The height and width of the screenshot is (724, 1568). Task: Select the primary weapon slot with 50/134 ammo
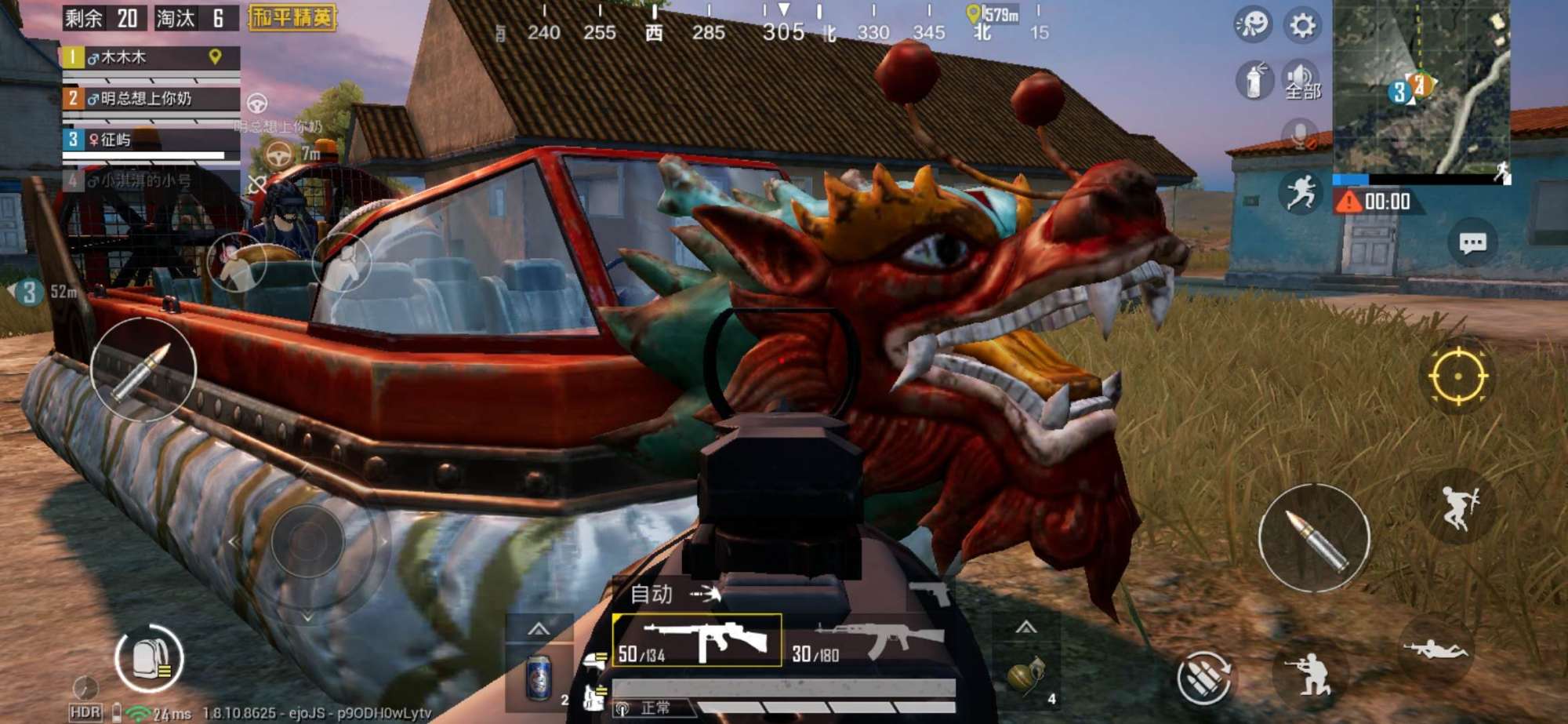point(696,641)
